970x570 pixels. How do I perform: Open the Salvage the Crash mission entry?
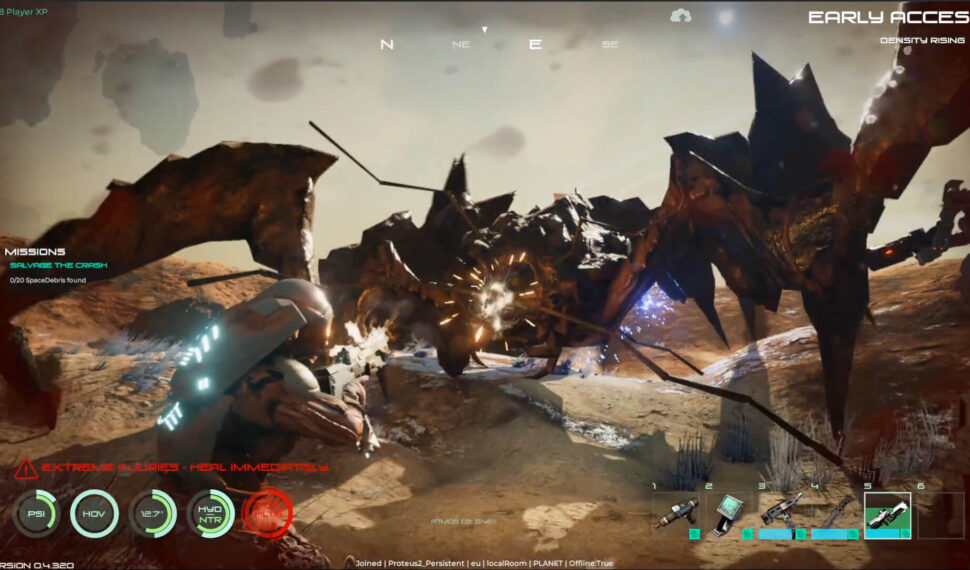pos(58,265)
